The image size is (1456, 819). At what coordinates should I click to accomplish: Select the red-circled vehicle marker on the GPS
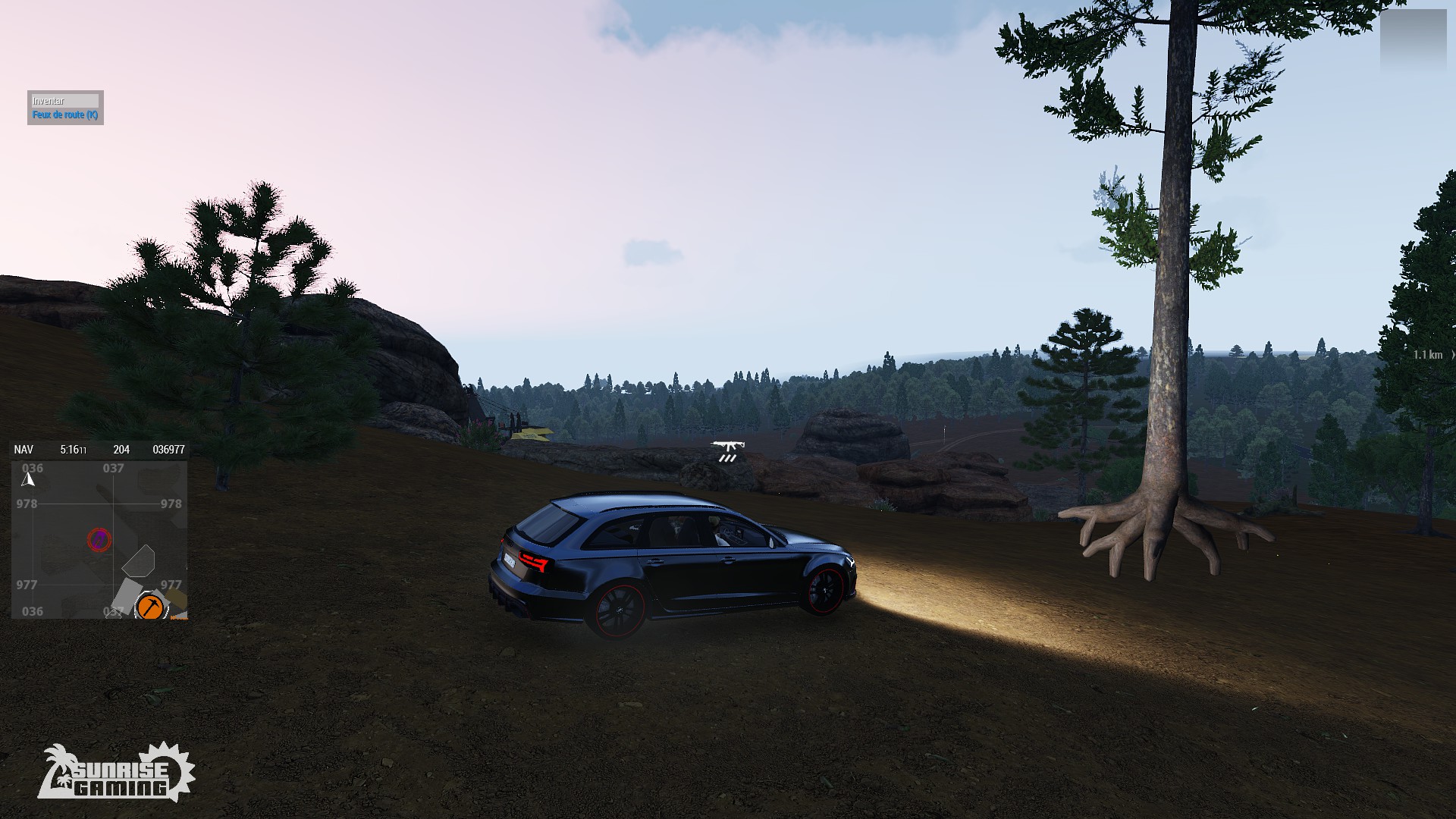(99, 540)
